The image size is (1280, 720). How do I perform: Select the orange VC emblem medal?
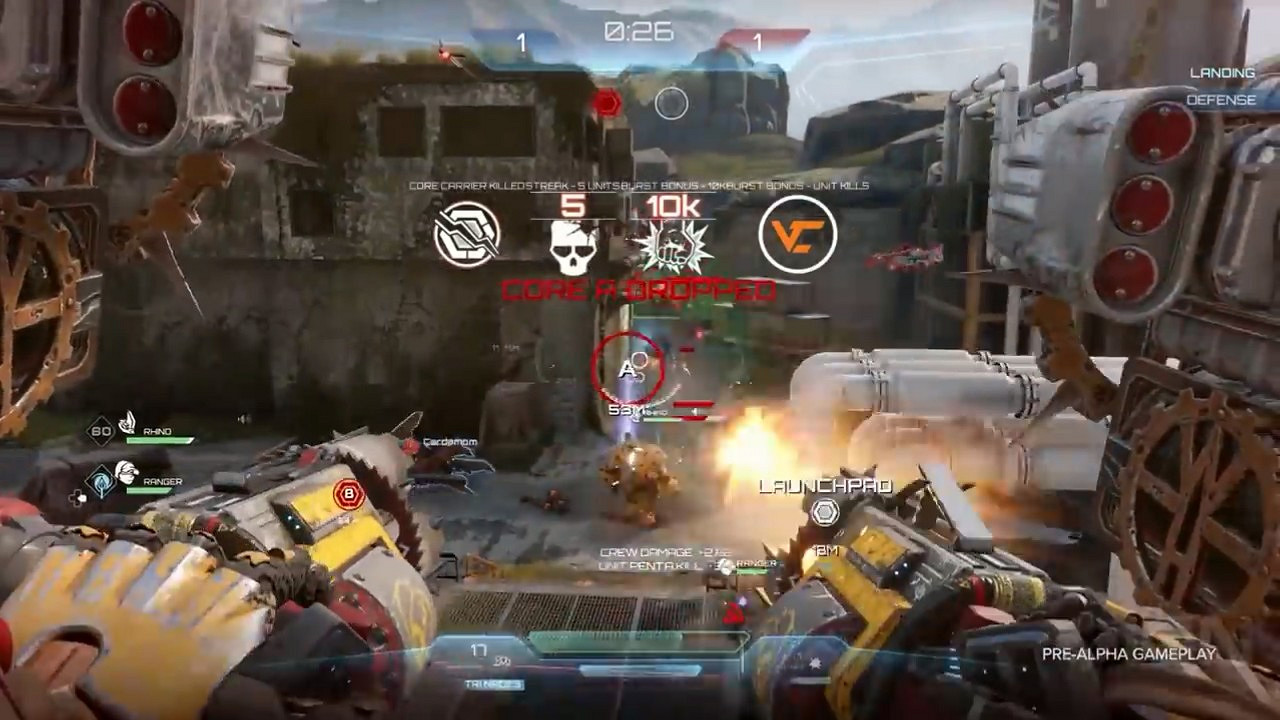pyautogui.click(x=797, y=234)
